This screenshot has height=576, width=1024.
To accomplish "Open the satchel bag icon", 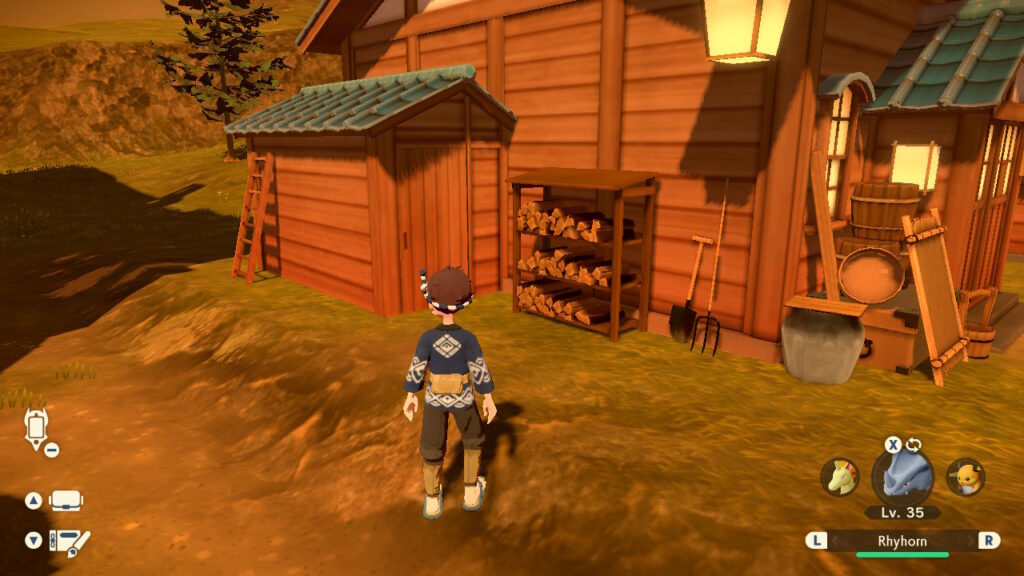I will coord(66,501).
